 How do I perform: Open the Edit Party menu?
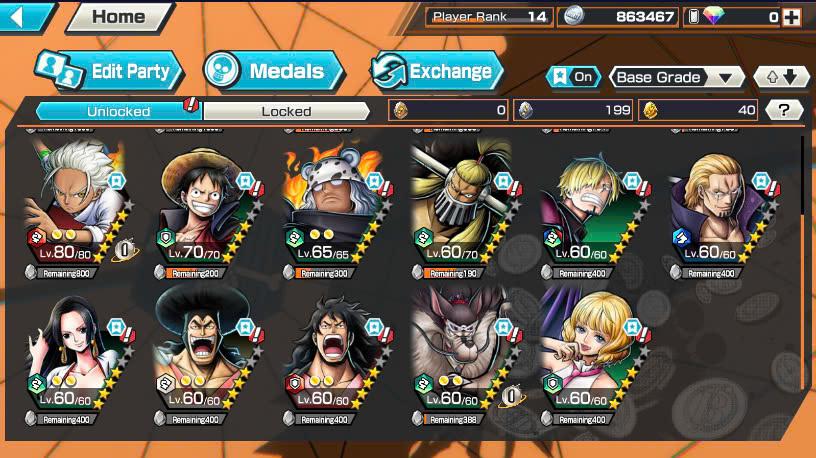coord(110,71)
